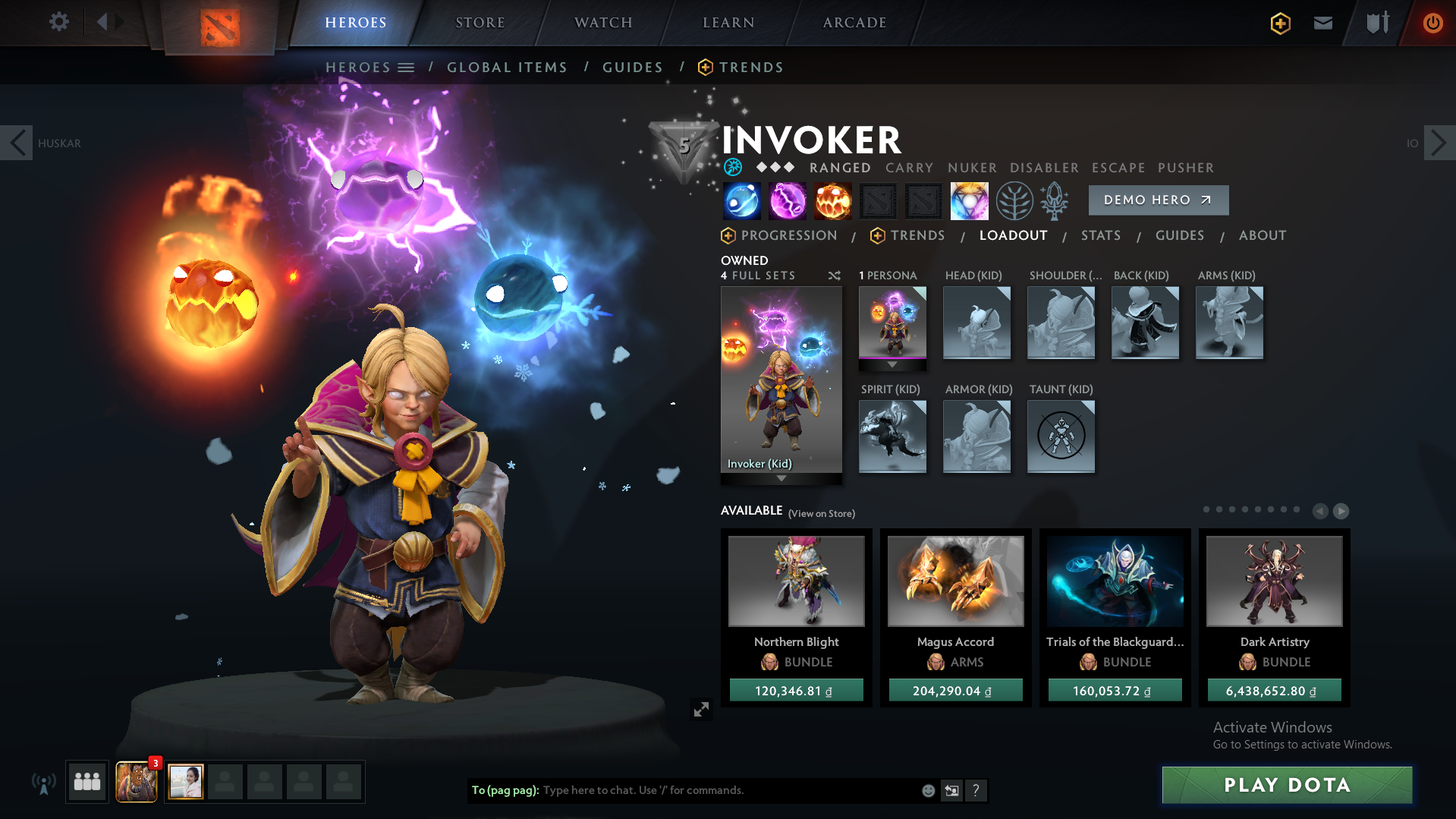
Task: Open the friends group icon bottom left
Action: [86, 782]
